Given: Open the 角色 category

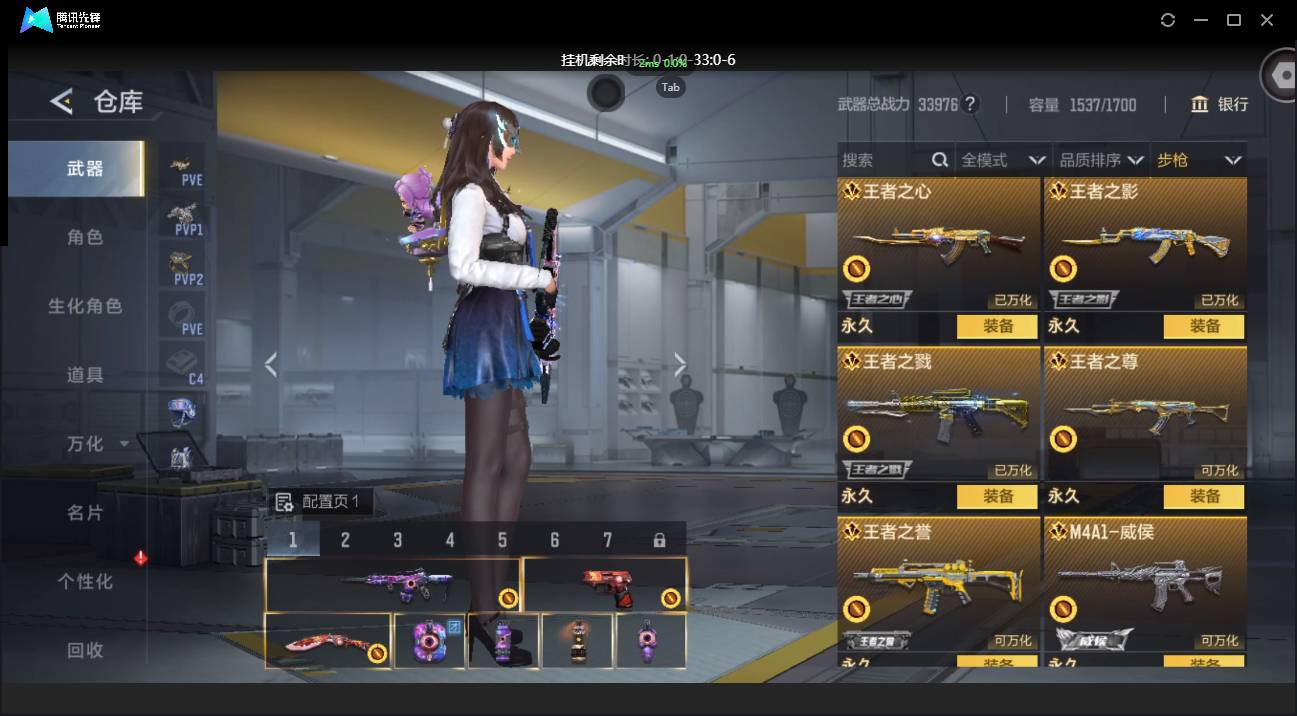Looking at the screenshot, I should pyautogui.click(x=85, y=238).
